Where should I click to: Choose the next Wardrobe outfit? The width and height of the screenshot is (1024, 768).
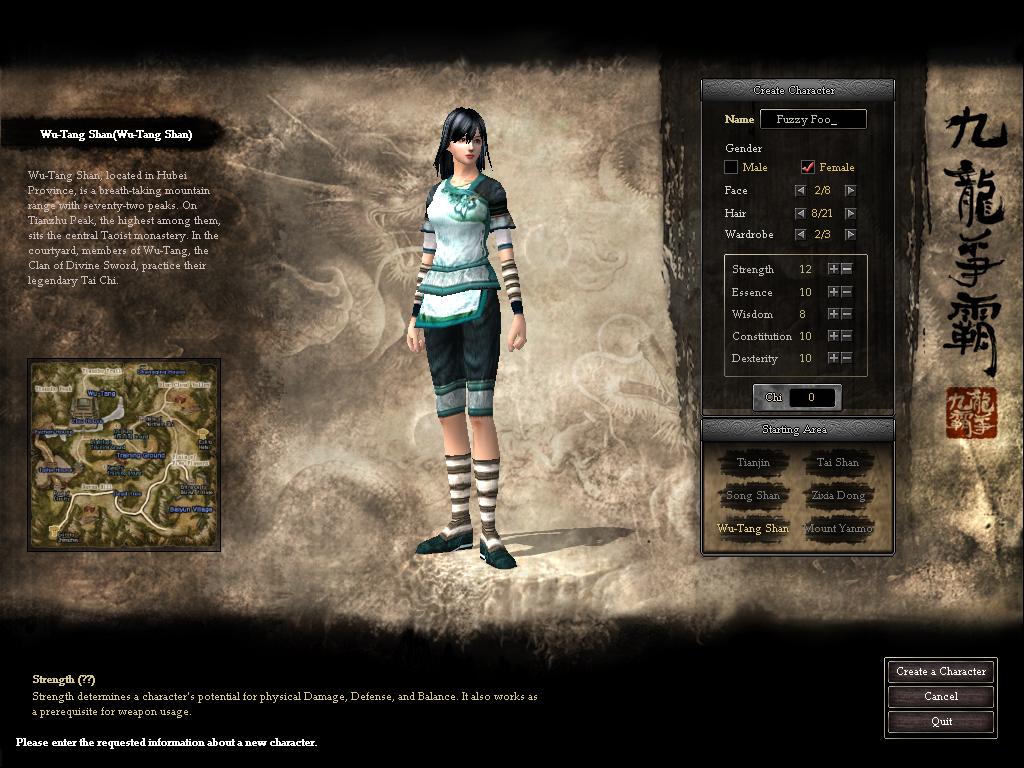[x=850, y=235]
